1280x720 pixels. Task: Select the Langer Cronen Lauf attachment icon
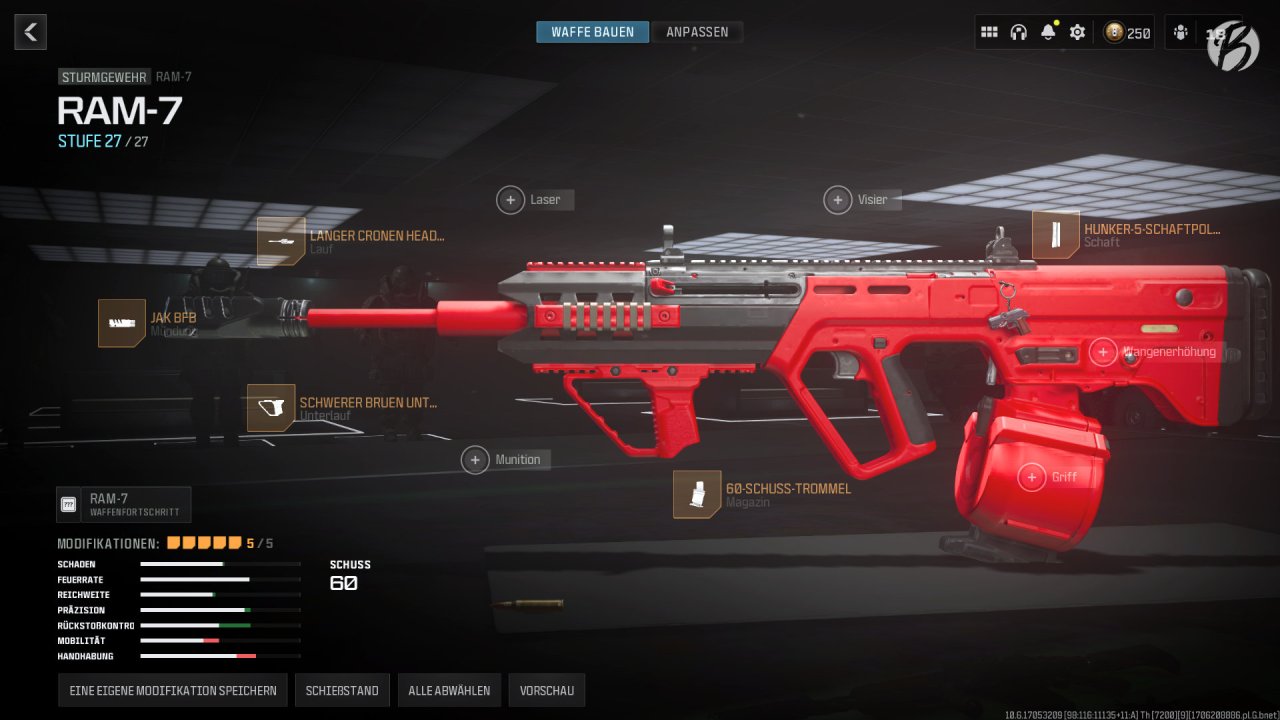[x=281, y=240]
